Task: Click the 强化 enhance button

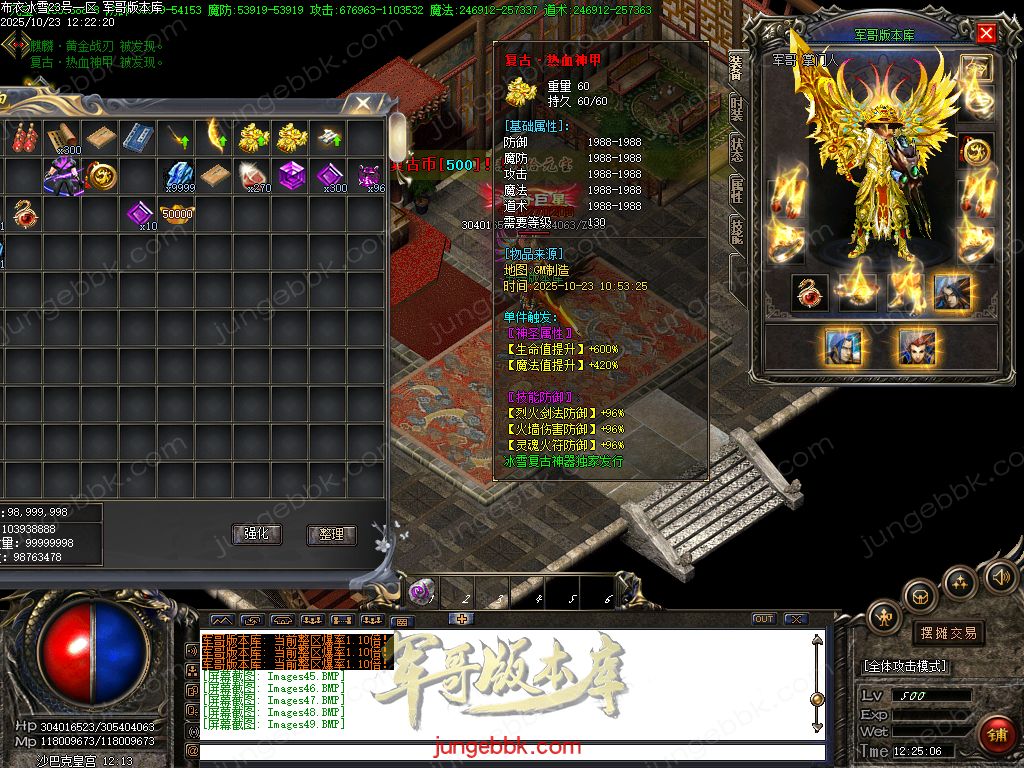Action: pyautogui.click(x=257, y=534)
